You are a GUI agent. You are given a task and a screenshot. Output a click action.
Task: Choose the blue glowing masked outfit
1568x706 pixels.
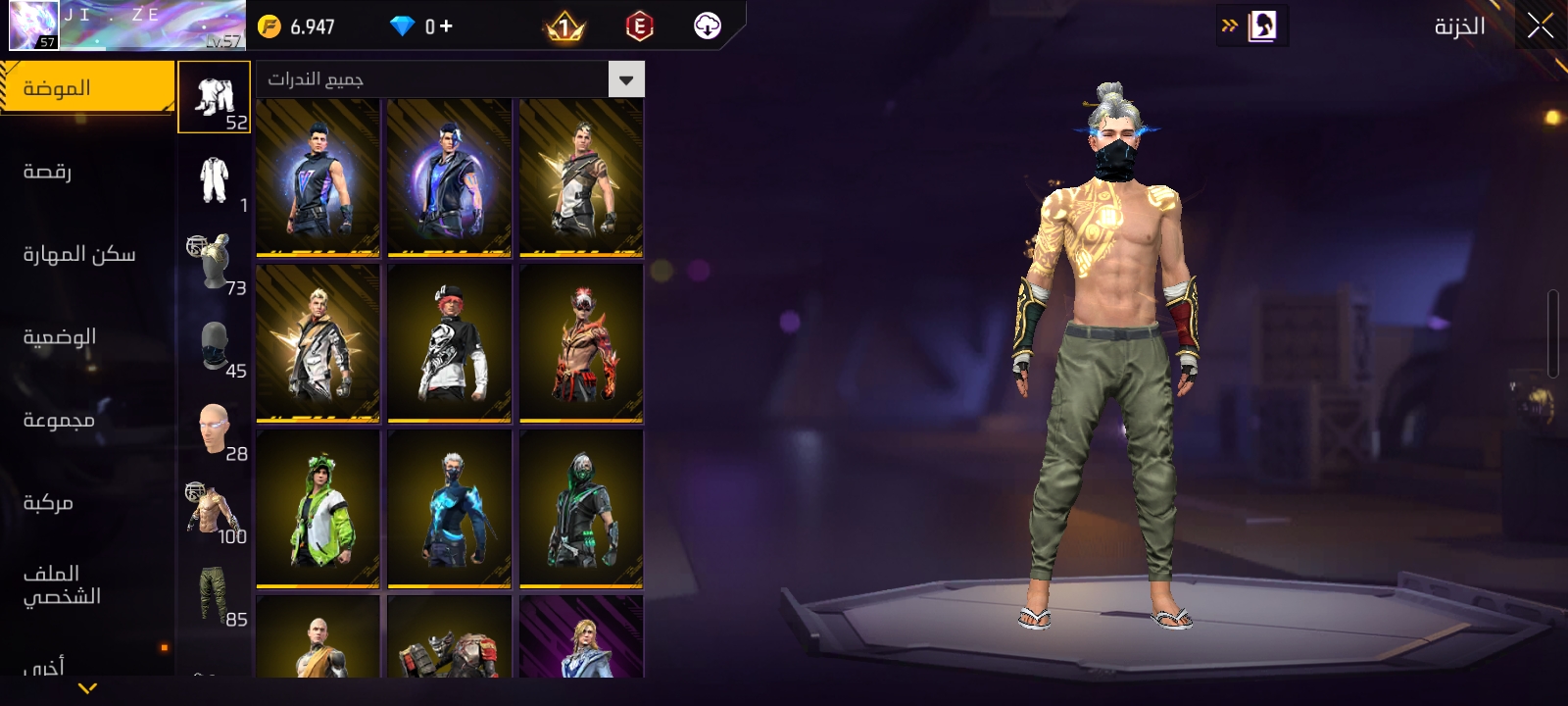pyautogui.click(x=450, y=509)
